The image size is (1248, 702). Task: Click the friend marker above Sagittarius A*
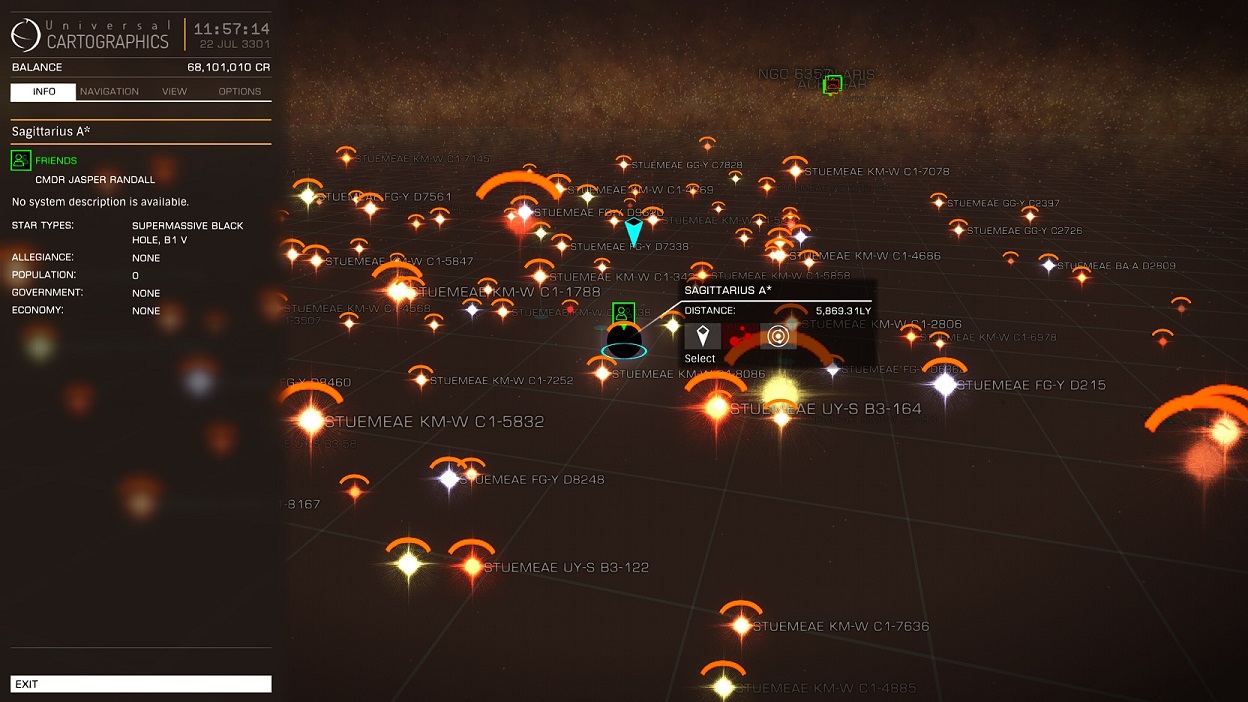click(624, 314)
